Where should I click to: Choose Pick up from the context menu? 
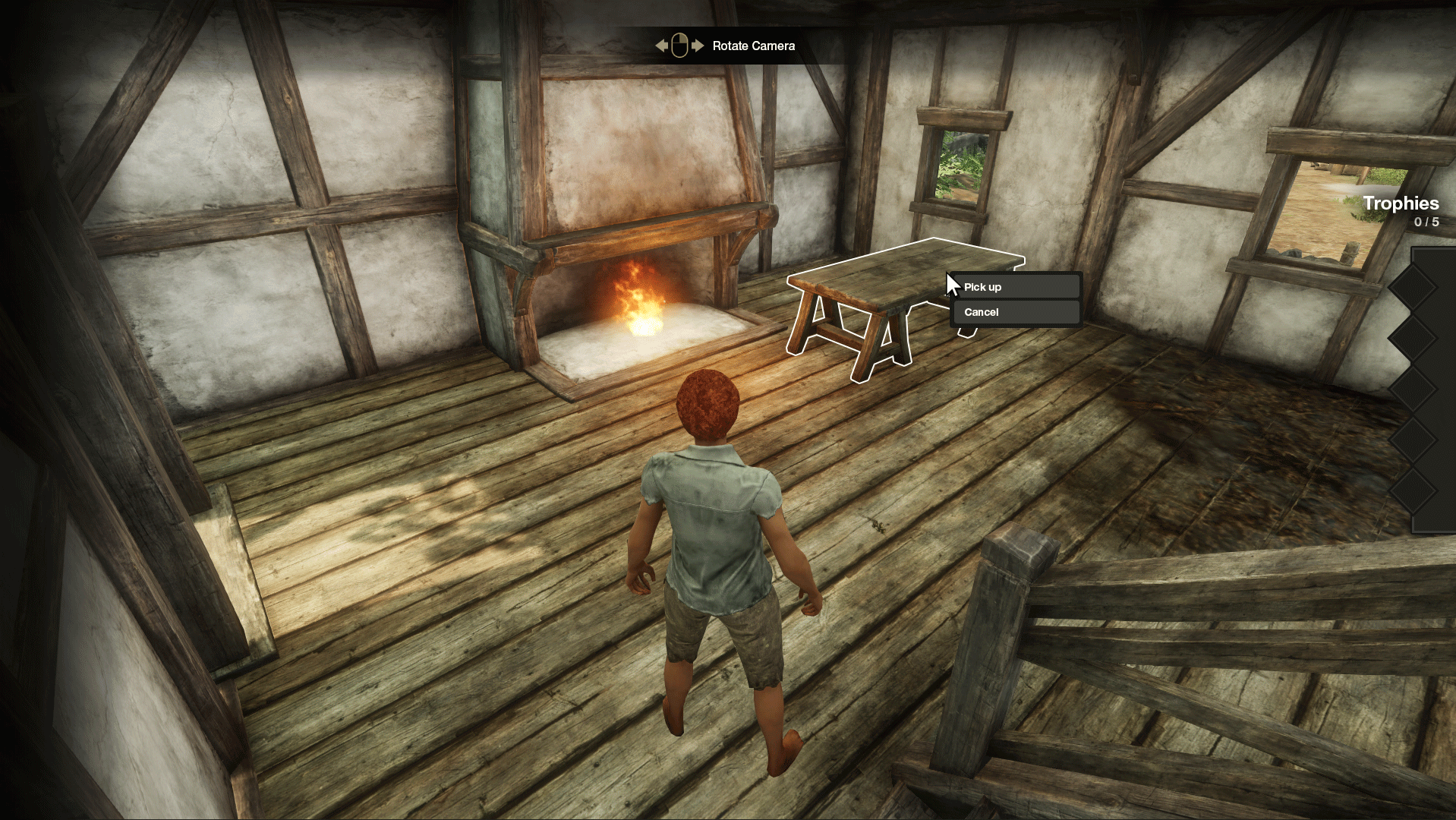pyautogui.click(x=1016, y=287)
